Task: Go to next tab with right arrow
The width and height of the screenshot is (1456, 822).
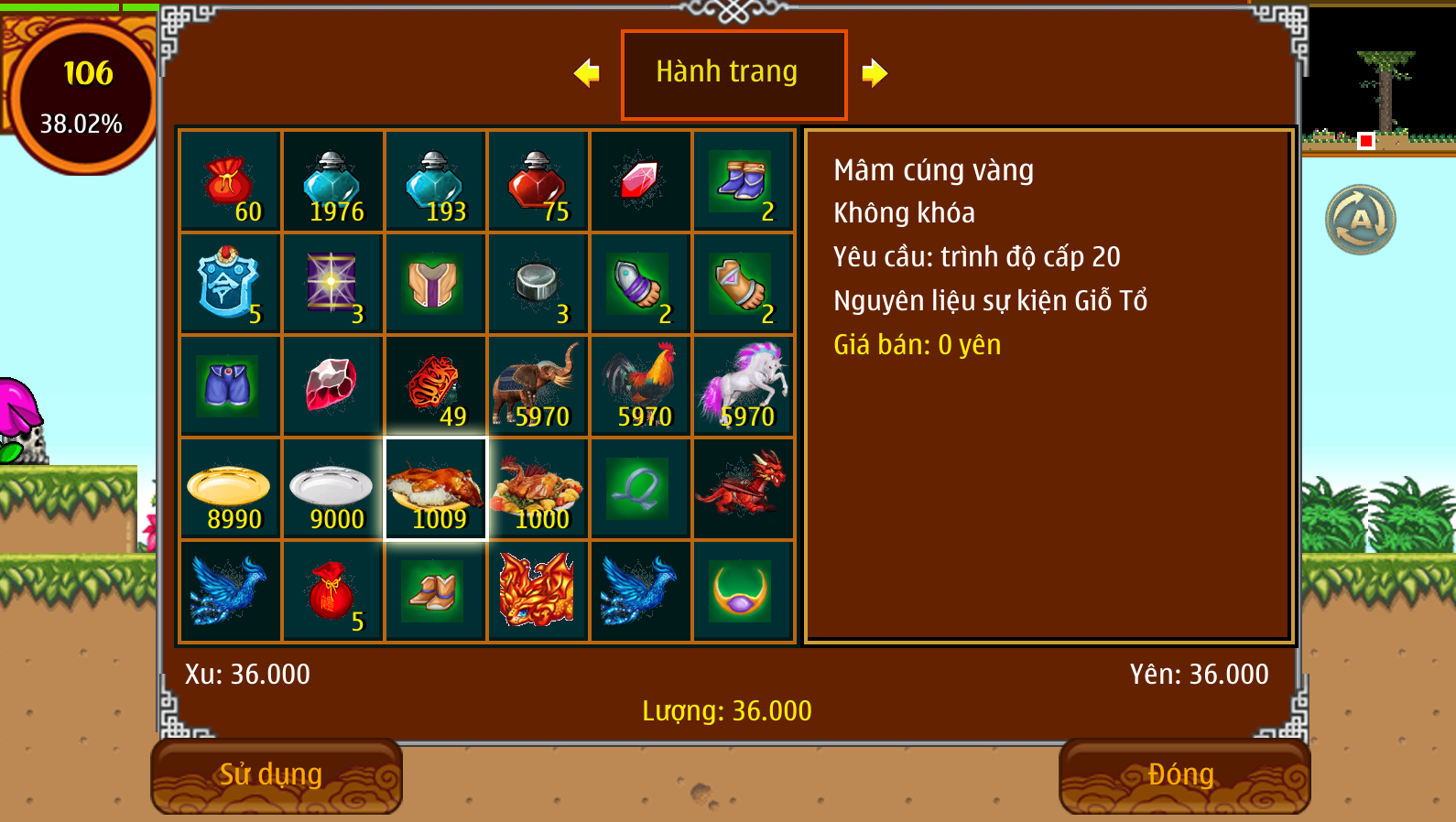Action: click(x=875, y=72)
